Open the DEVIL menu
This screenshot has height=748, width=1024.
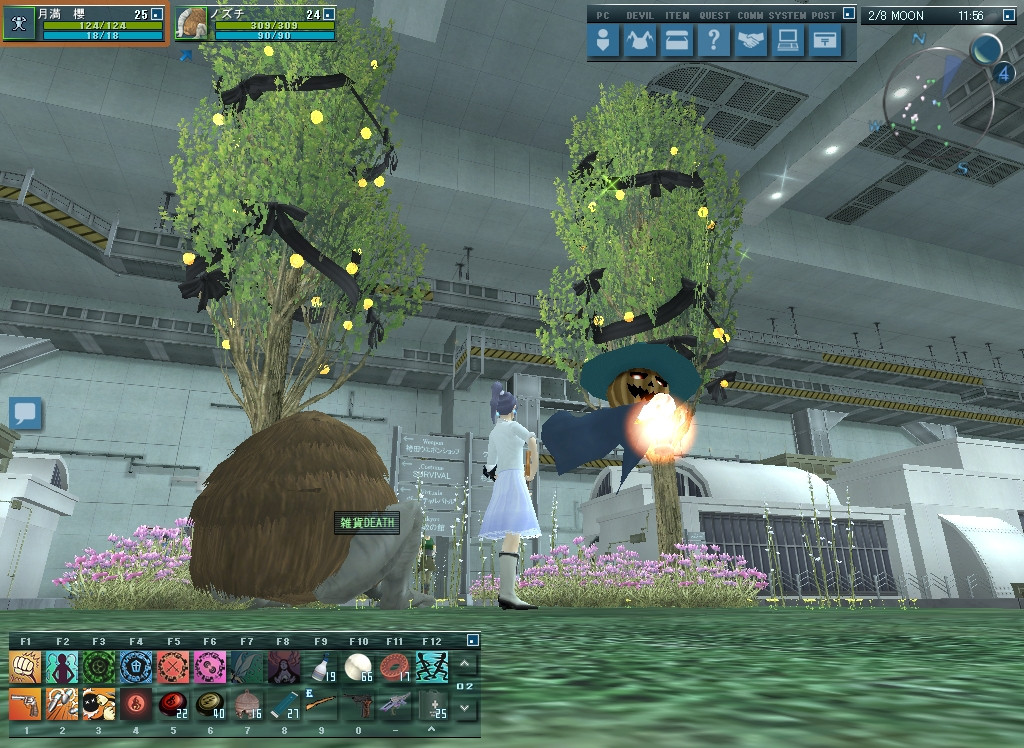click(x=640, y=41)
